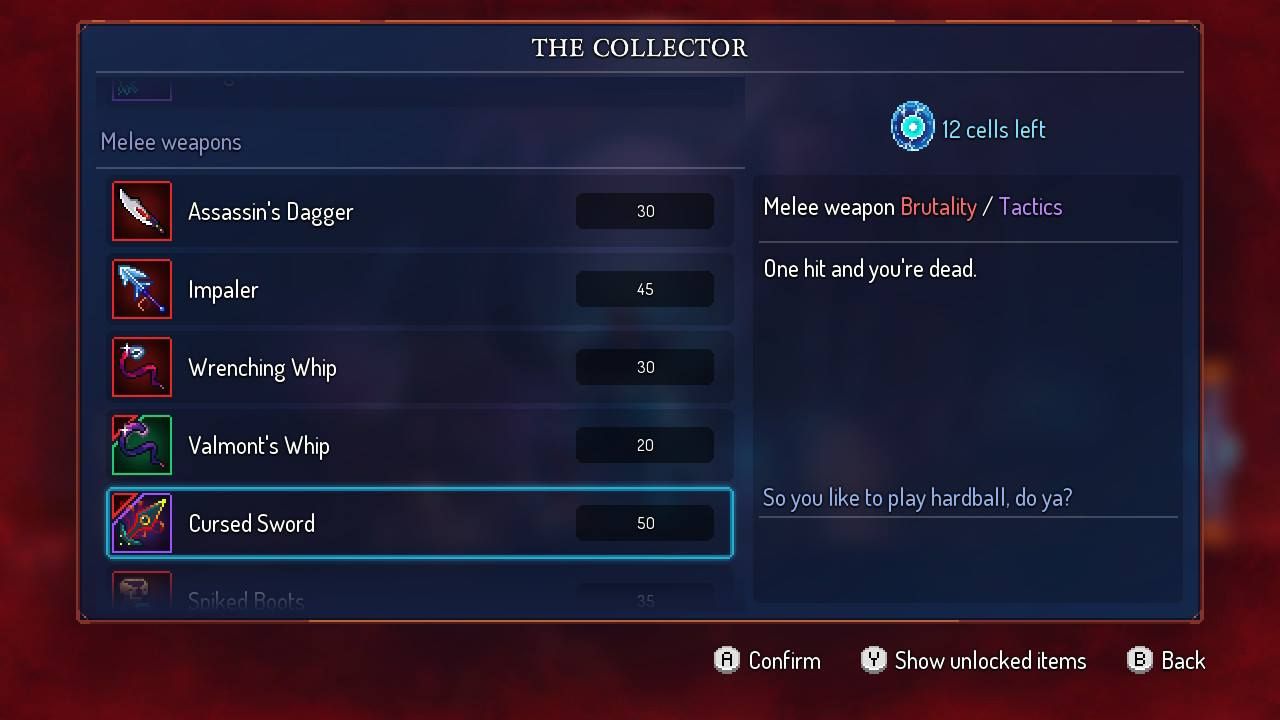Click the Cursed Sword icon
The height and width of the screenshot is (720, 1280).
[x=142, y=523]
